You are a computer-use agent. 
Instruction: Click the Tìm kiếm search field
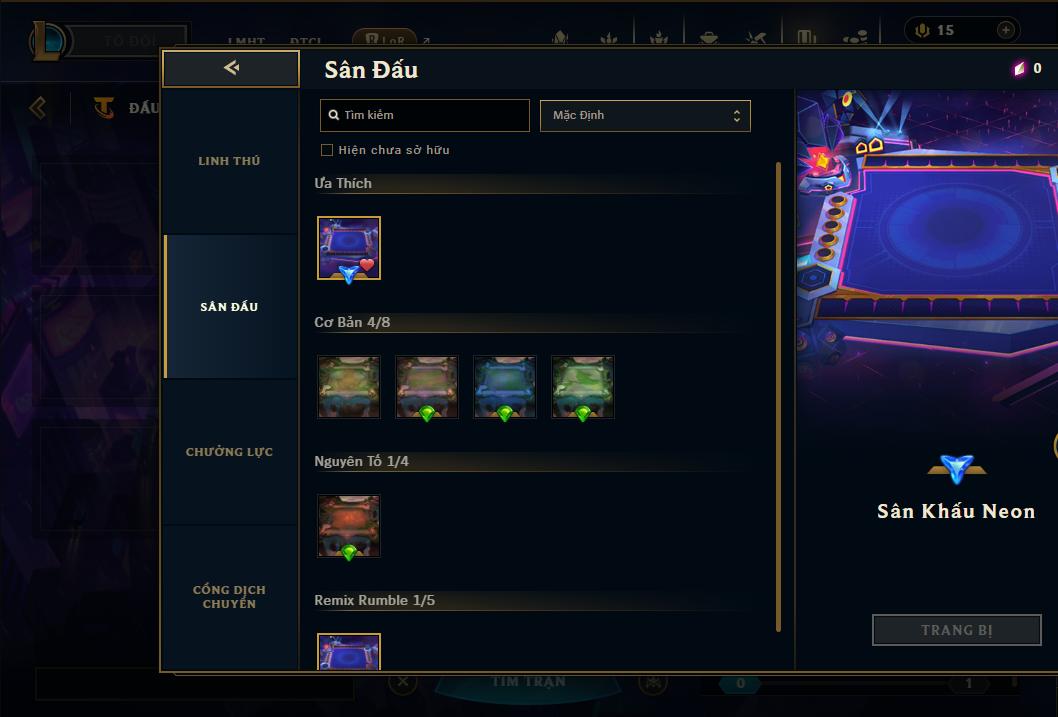click(x=425, y=115)
